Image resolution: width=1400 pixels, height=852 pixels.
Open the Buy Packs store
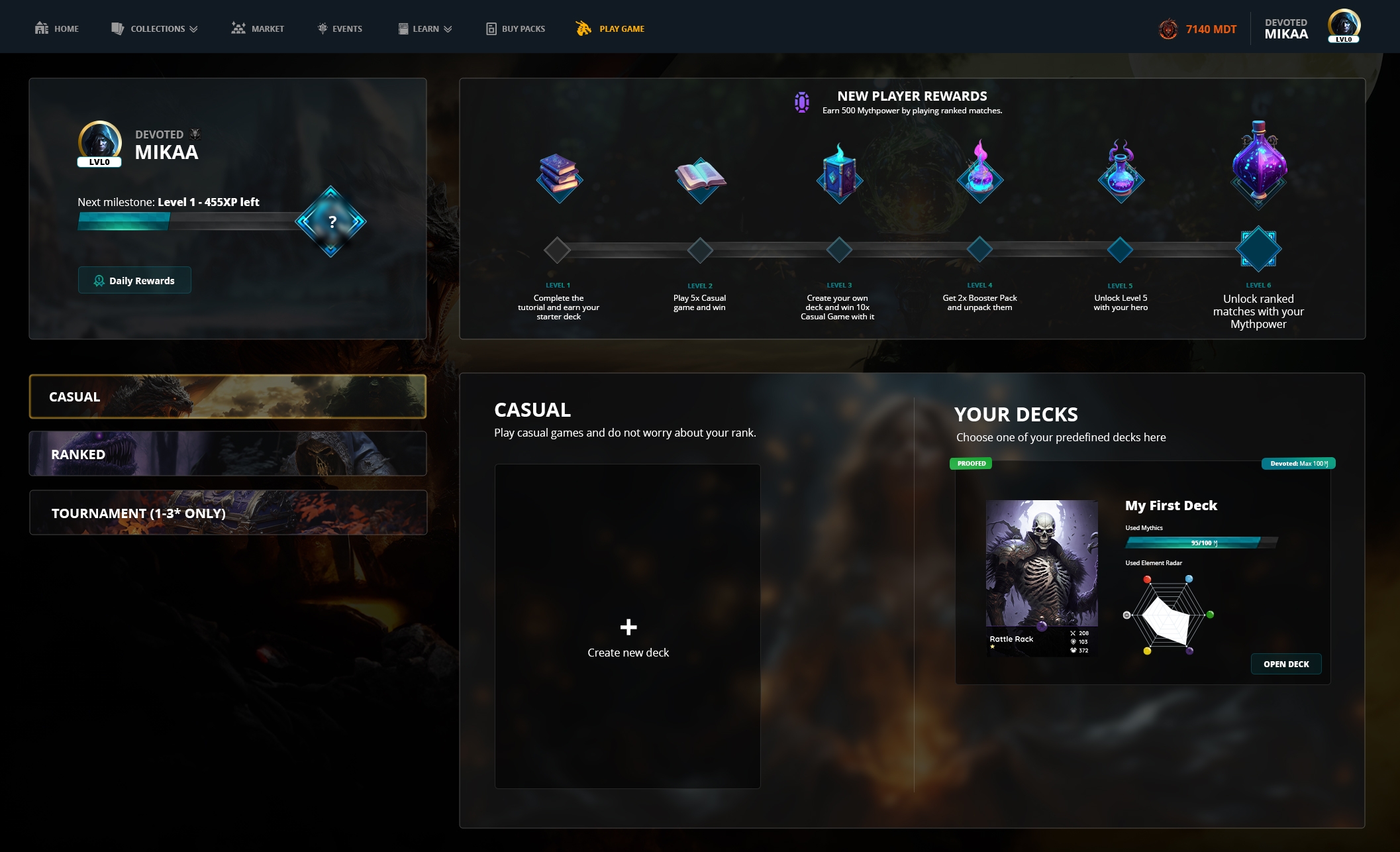[x=516, y=28]
